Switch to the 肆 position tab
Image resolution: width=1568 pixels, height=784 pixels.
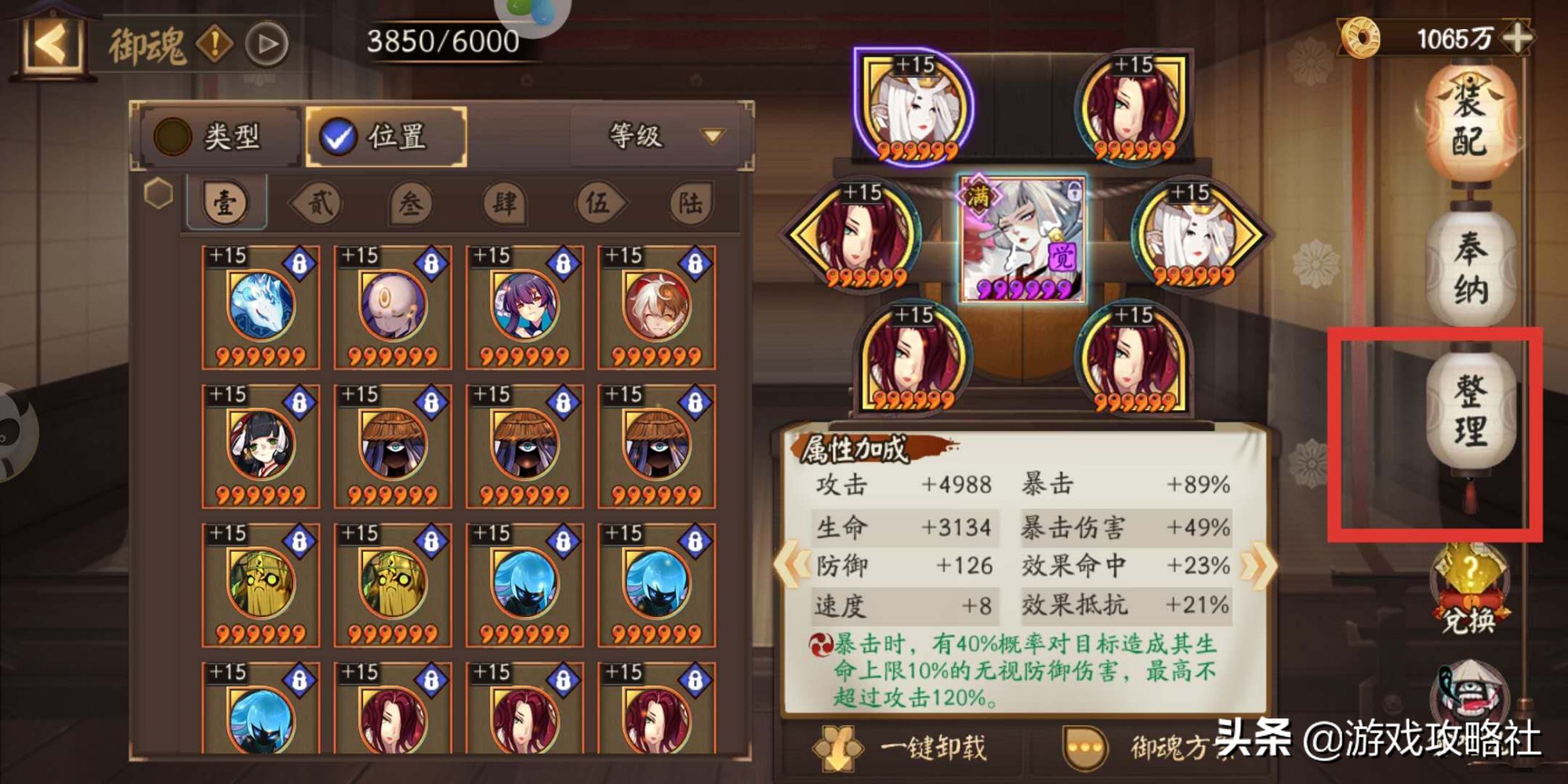tap(504, 204)
